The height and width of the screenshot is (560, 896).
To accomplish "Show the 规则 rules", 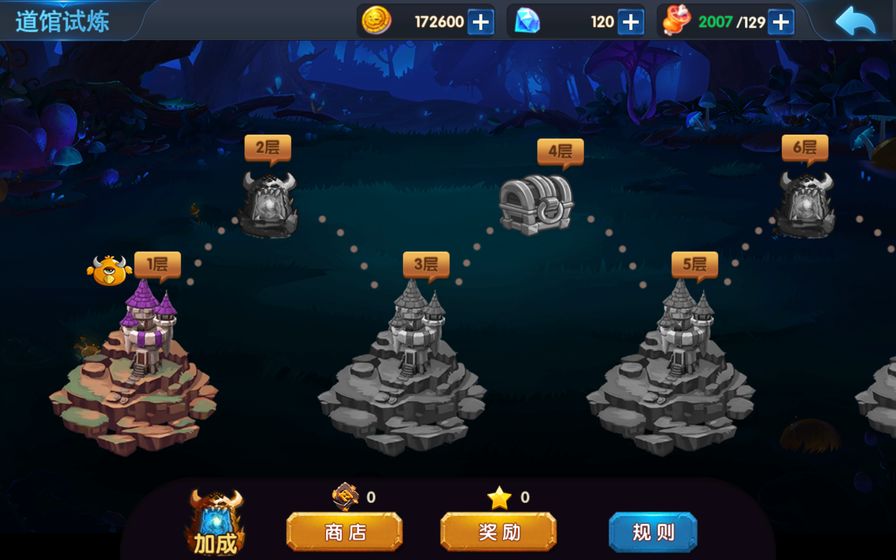I will pos(652,531).
